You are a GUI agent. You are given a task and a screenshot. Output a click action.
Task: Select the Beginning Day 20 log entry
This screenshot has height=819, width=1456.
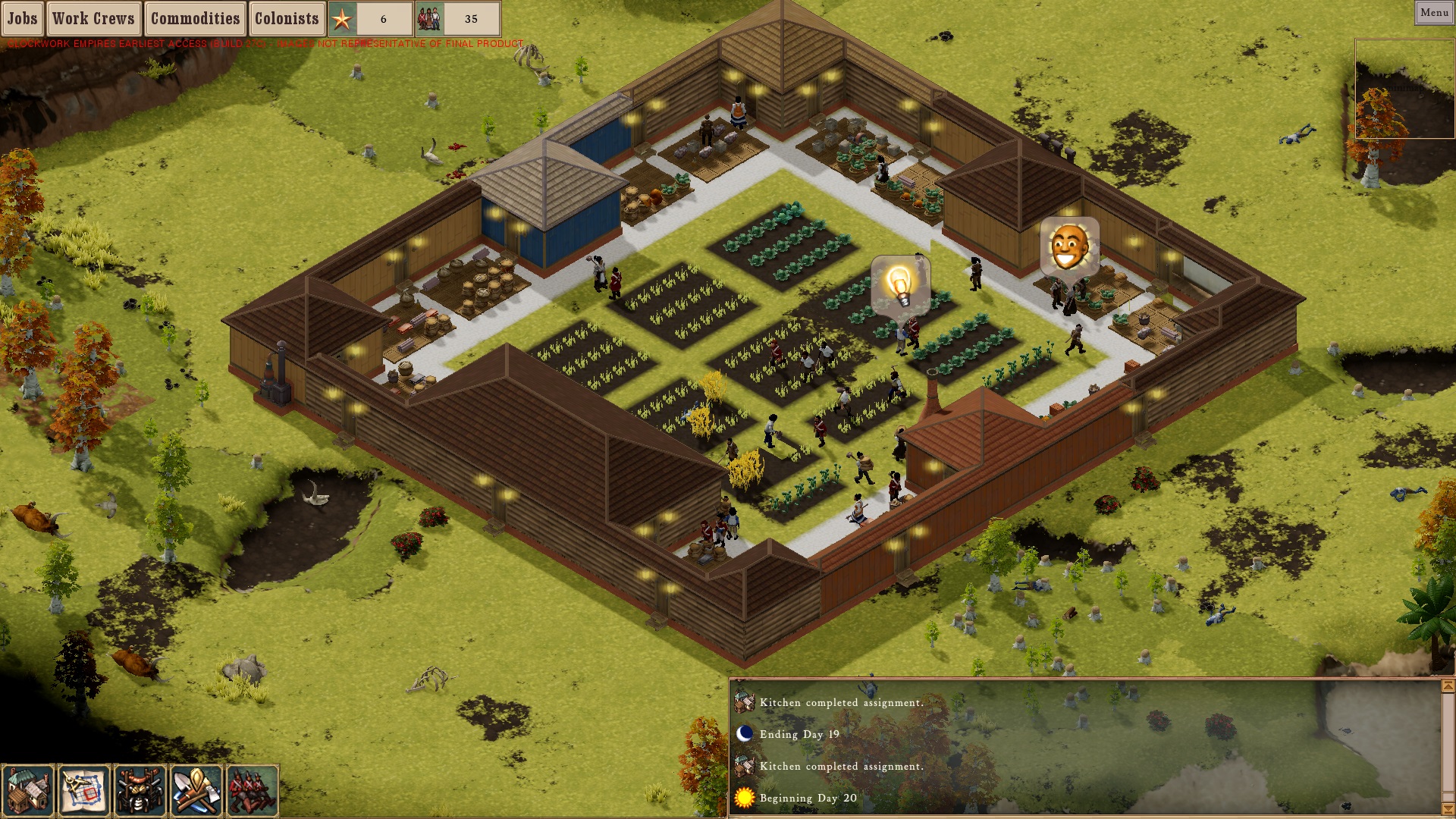tap(808, 798)
